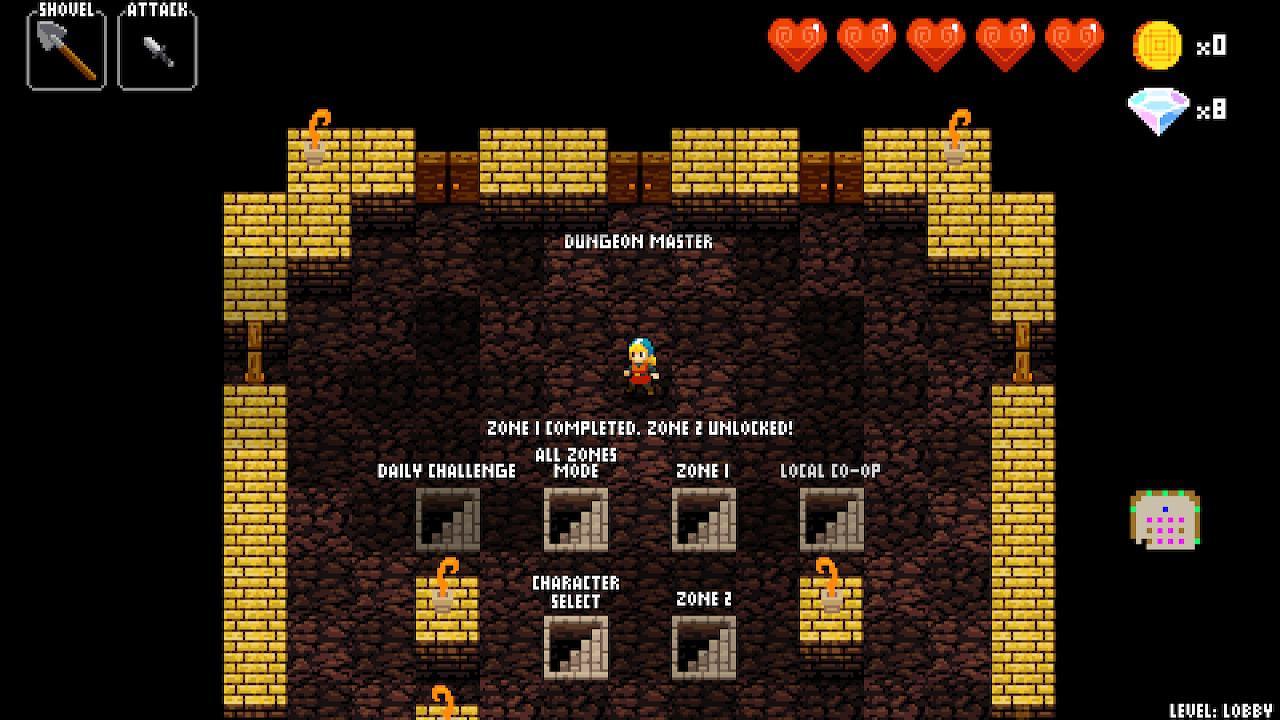Enter the Zone 2 staircase
The image size is (1280, 720).
pos(703,645)
